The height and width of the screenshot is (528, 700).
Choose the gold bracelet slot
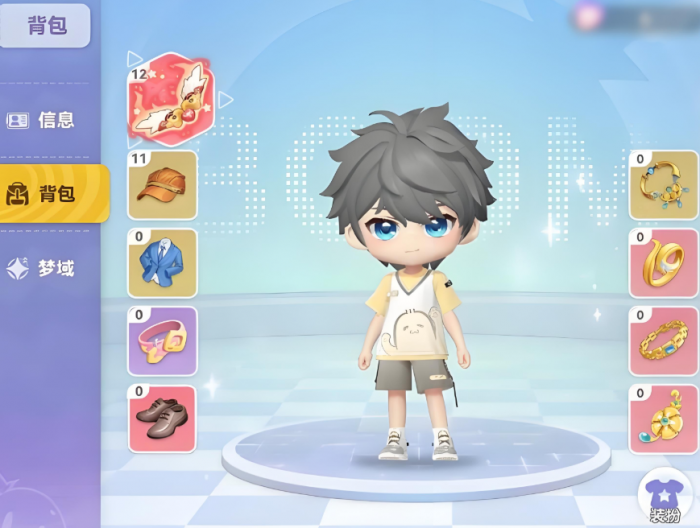[x=663, y=341]
